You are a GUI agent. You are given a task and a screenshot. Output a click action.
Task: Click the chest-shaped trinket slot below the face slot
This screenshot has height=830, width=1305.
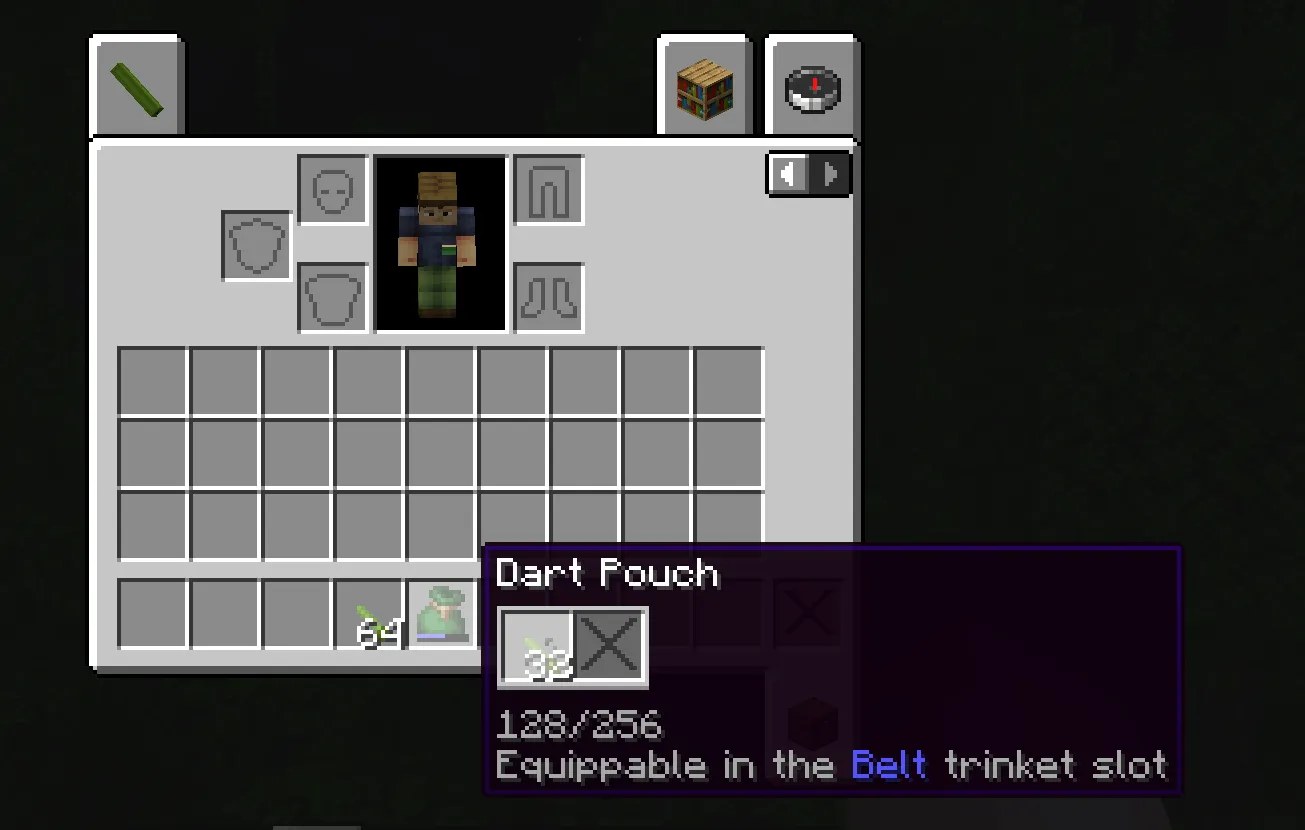click(x=332, y=296)
